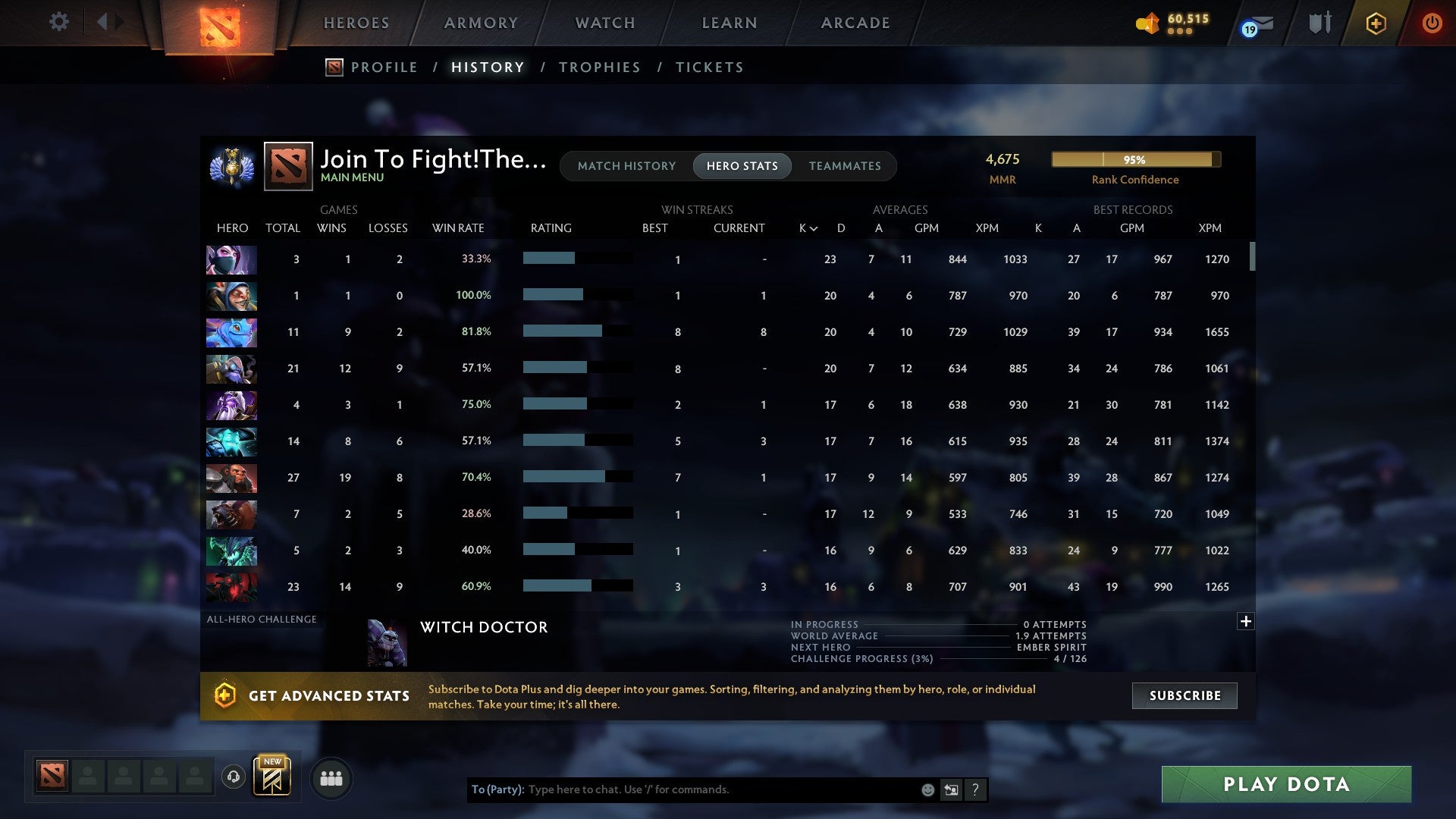The image size is (1456, 819).
Task: Open the settings gear icon
Action: click(59, 22)
